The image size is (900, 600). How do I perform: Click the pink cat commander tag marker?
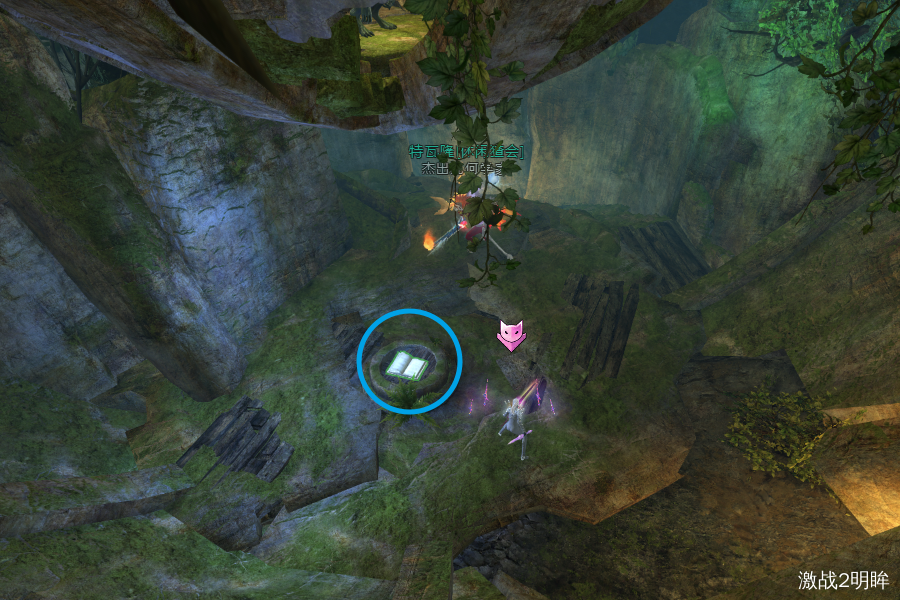511,336
